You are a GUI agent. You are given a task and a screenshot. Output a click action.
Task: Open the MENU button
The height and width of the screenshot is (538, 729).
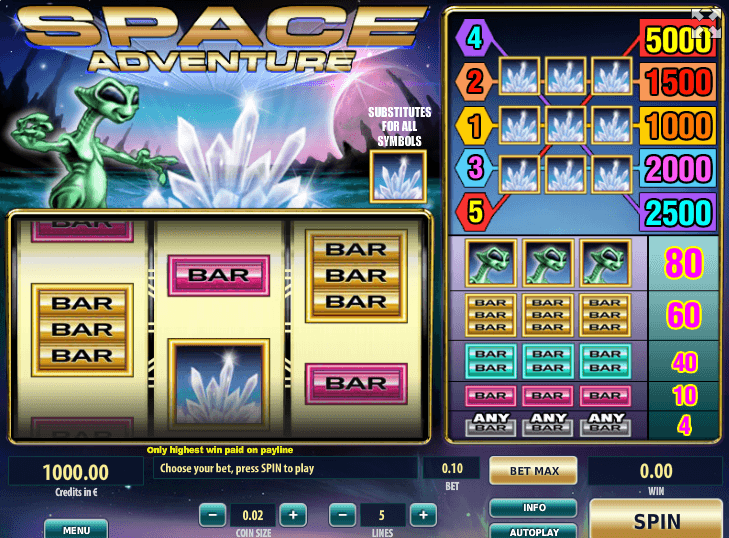pyautogui.click(x=76, y=528)
